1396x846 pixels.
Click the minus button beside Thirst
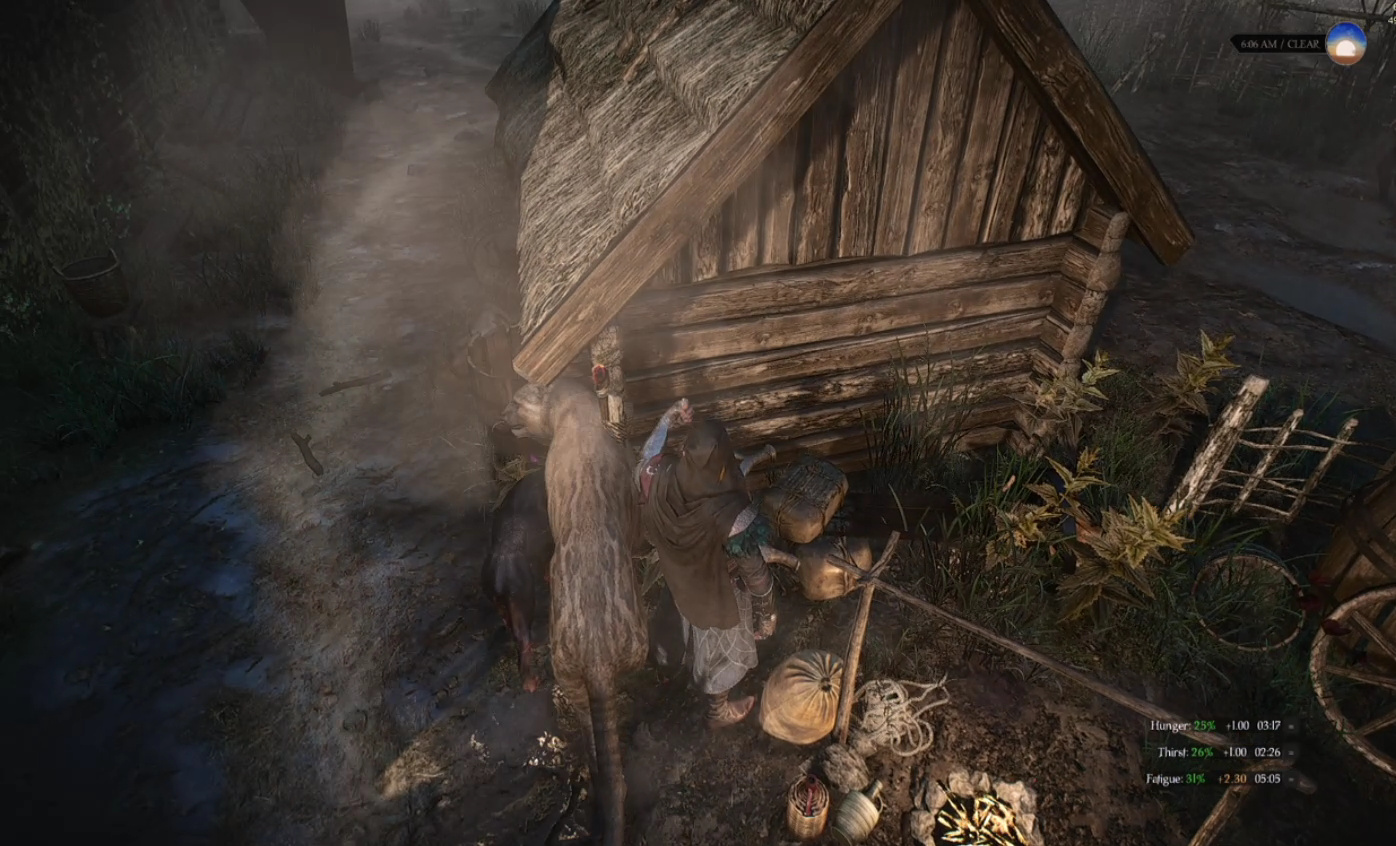(x=1291, y=752)
